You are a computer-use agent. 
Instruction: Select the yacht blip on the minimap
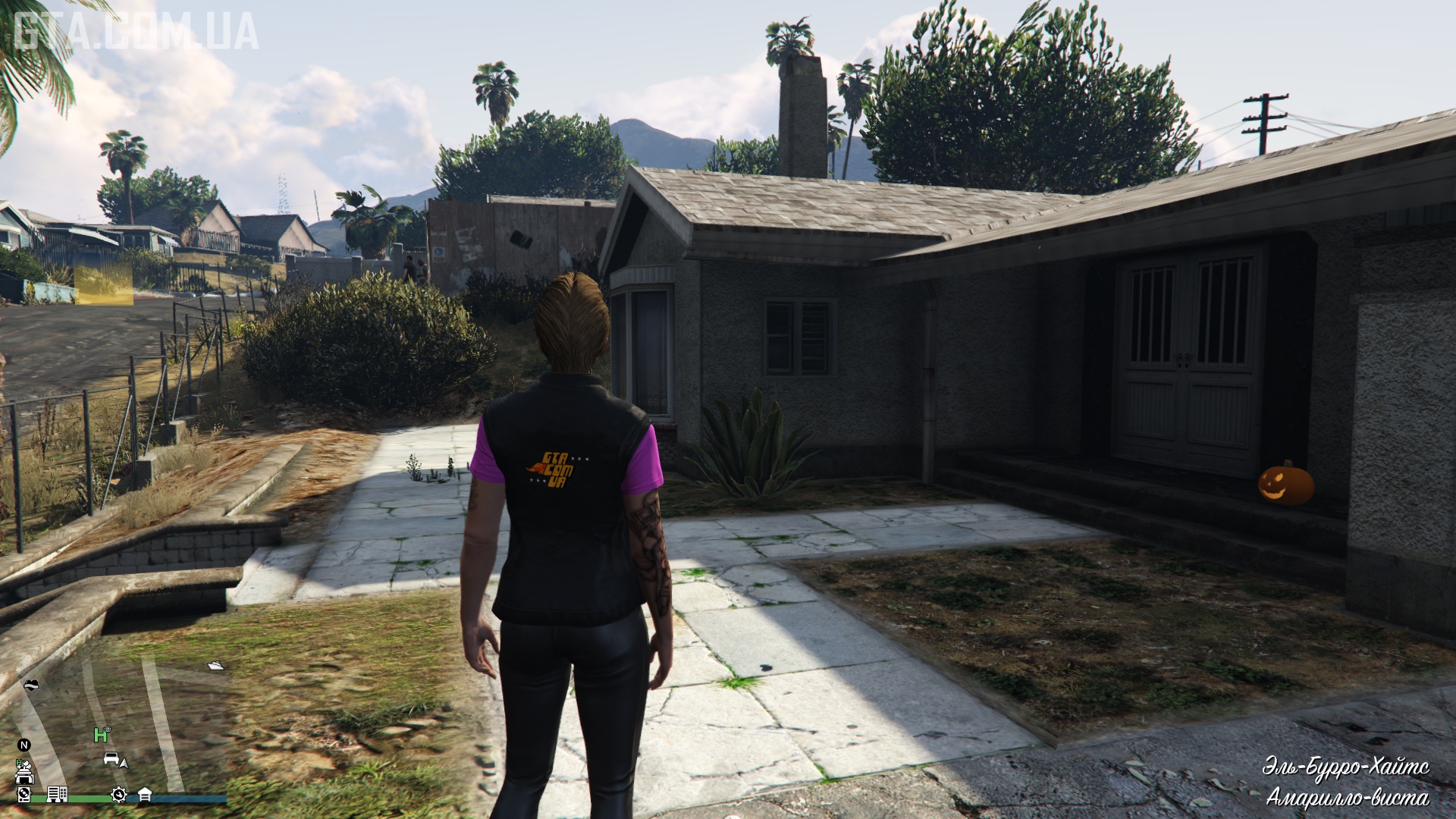(216, 666)
